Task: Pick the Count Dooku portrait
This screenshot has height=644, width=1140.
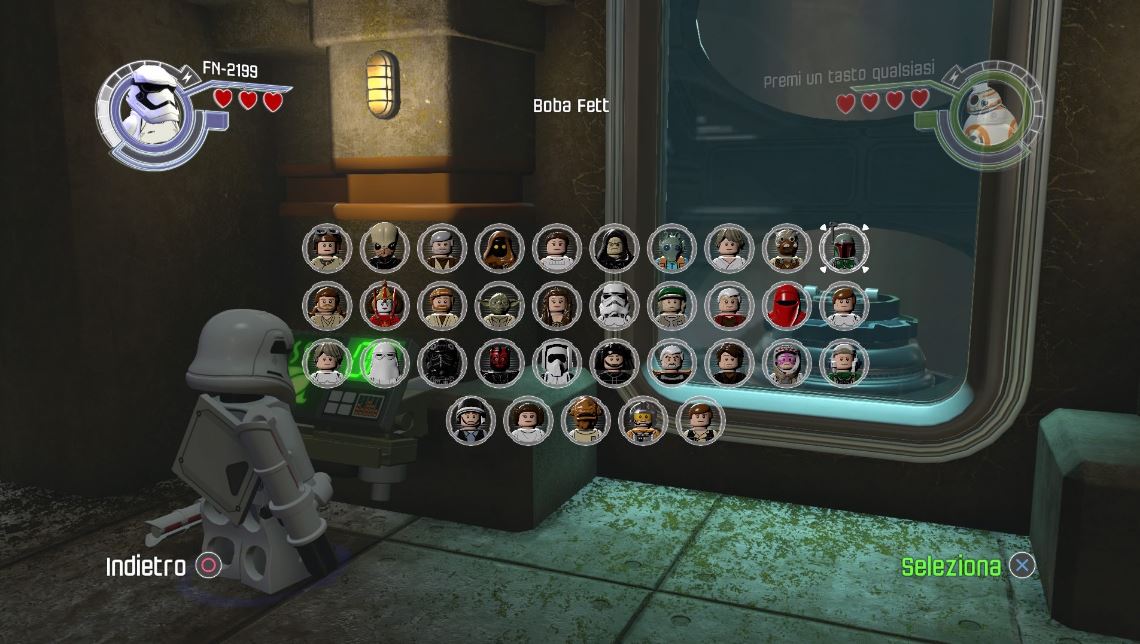Action: tap(672, 363)
